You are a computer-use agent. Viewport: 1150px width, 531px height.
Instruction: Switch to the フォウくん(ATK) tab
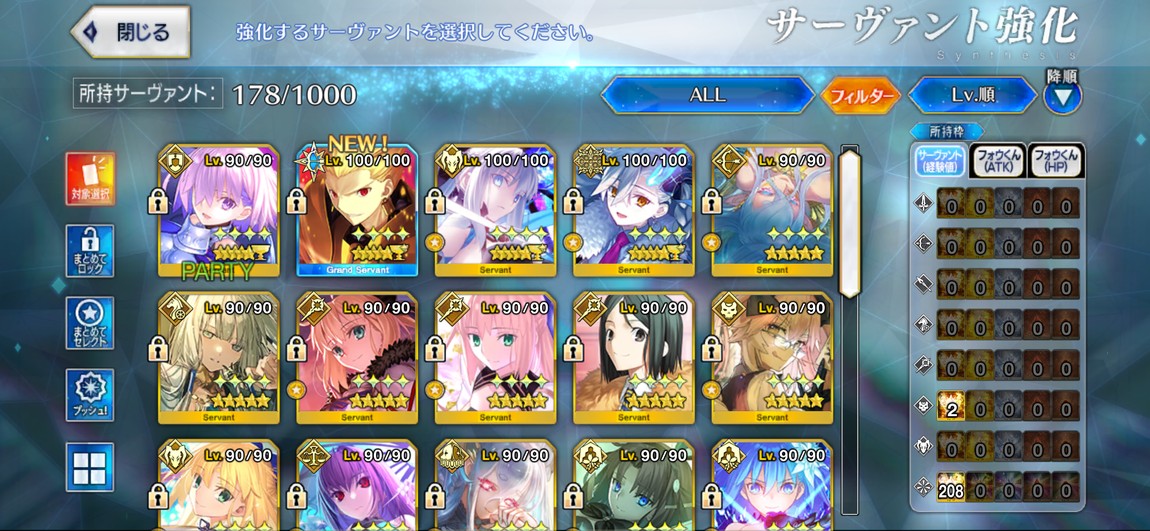click(x=997, y=161)
